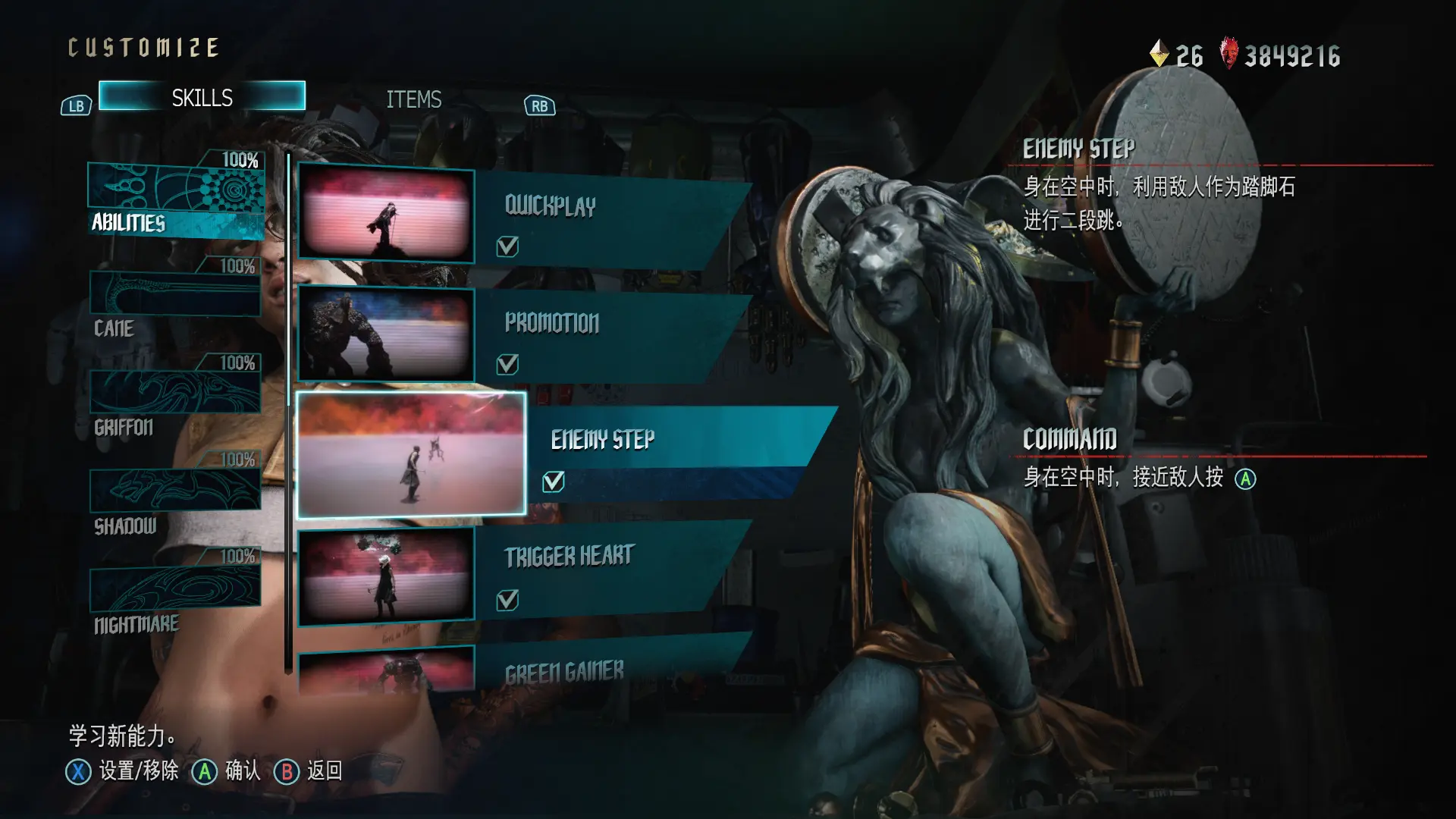The width and height of the screenshot is (1456, 819).
Task: Switch to the SKILLS tab
Action: 202,97
